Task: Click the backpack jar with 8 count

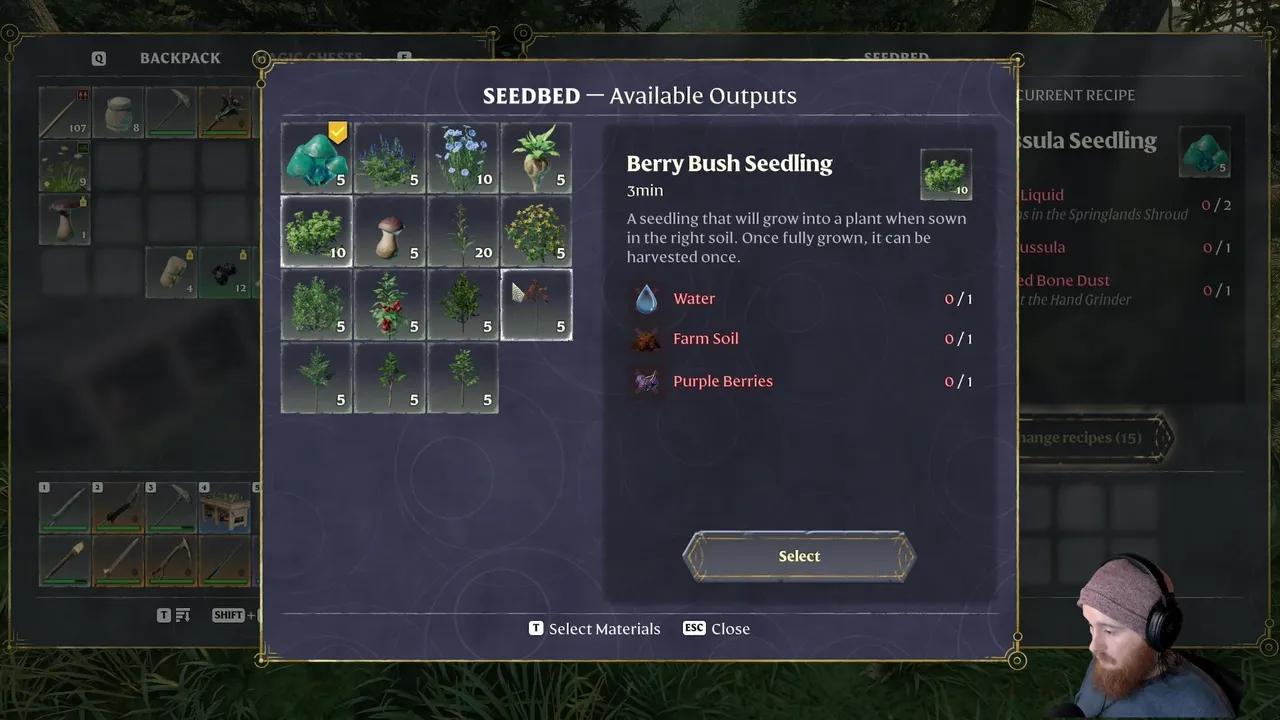Action: pyautogui.click(x=118, y=112)
